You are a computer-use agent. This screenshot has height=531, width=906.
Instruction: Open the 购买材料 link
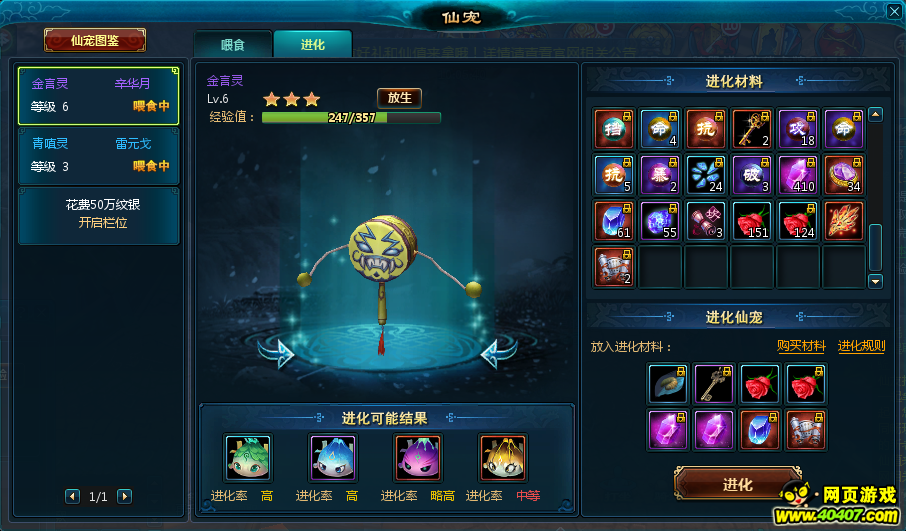tap(801, 346)
